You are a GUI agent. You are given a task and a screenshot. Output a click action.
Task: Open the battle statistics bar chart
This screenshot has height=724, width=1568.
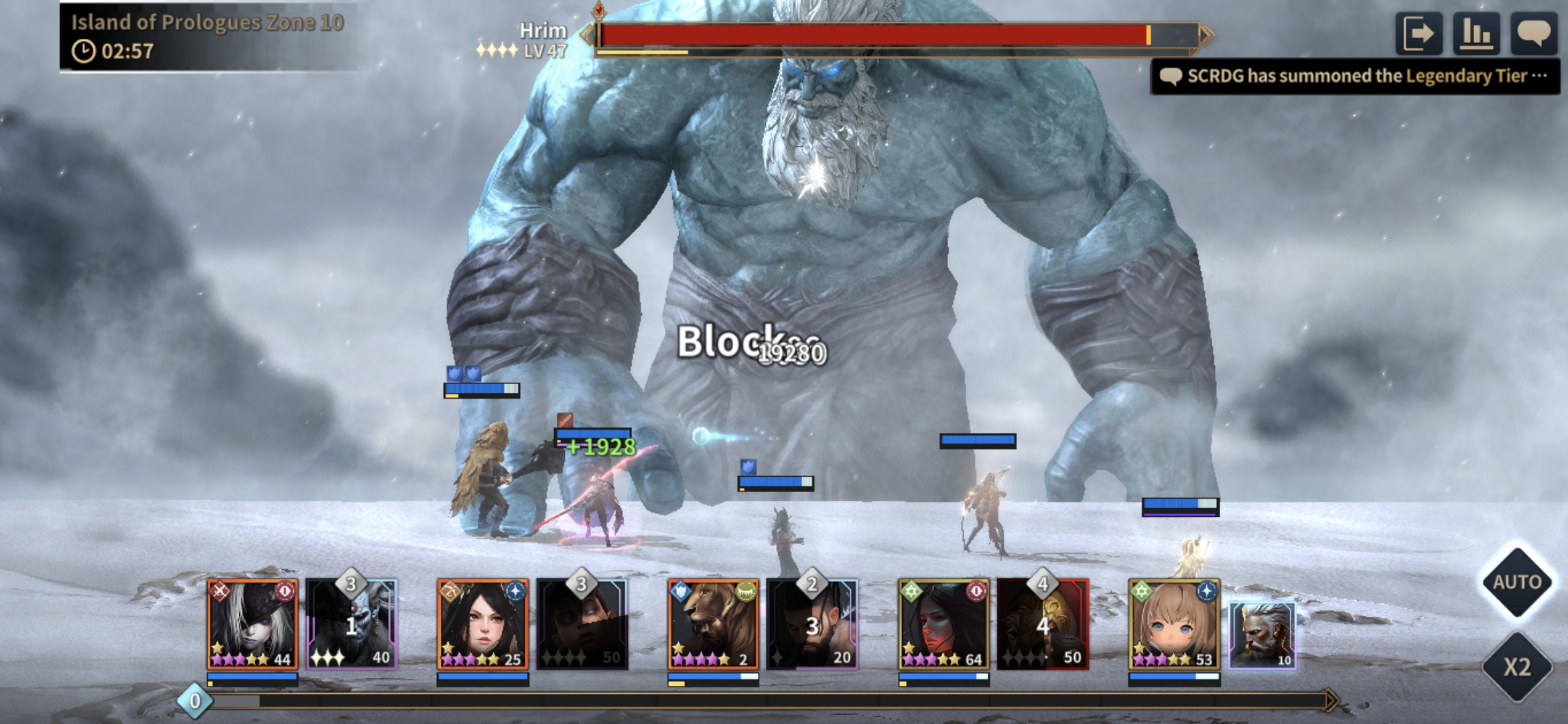(1476, 34)
